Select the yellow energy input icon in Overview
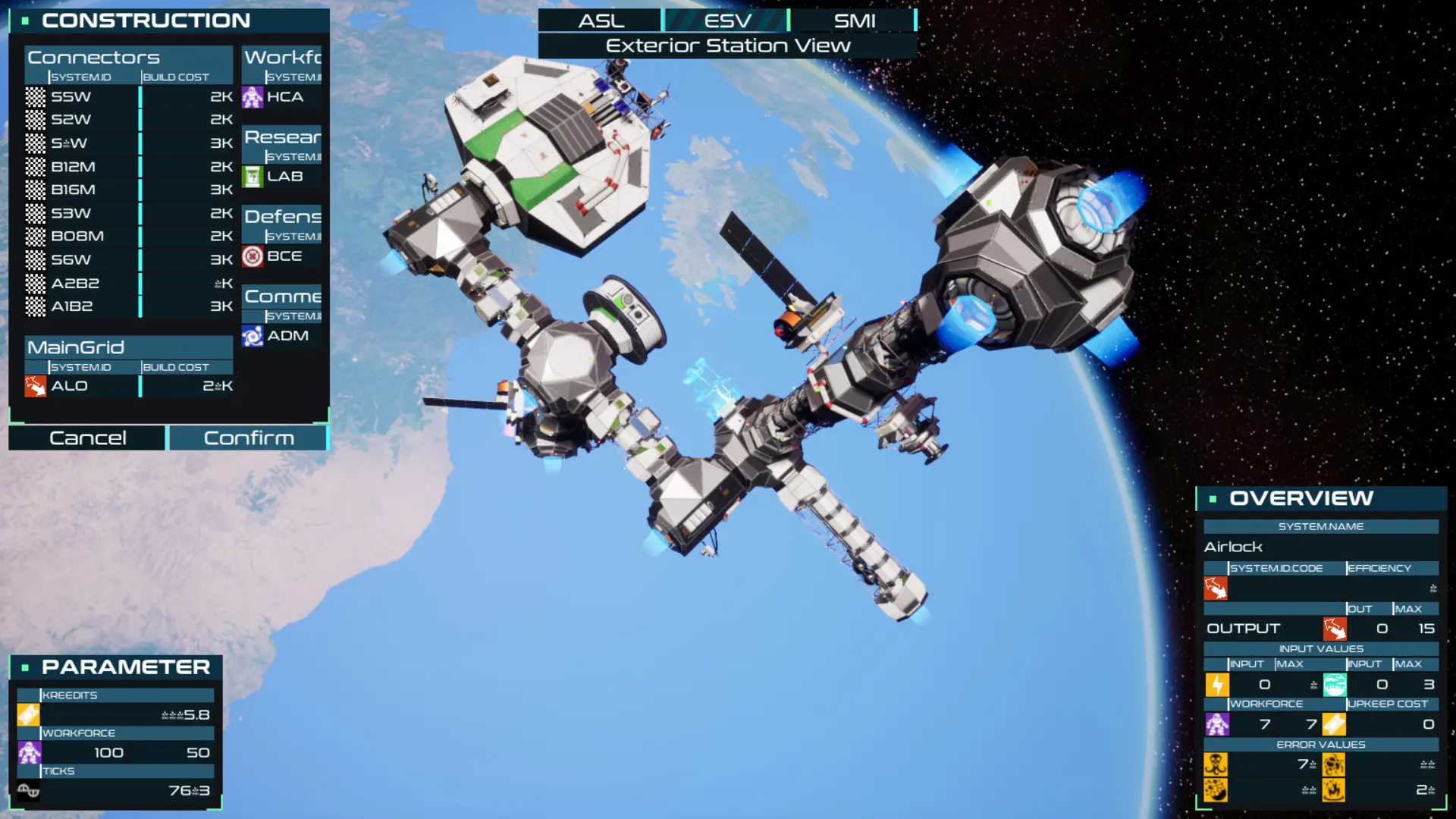 [1218, 683]
